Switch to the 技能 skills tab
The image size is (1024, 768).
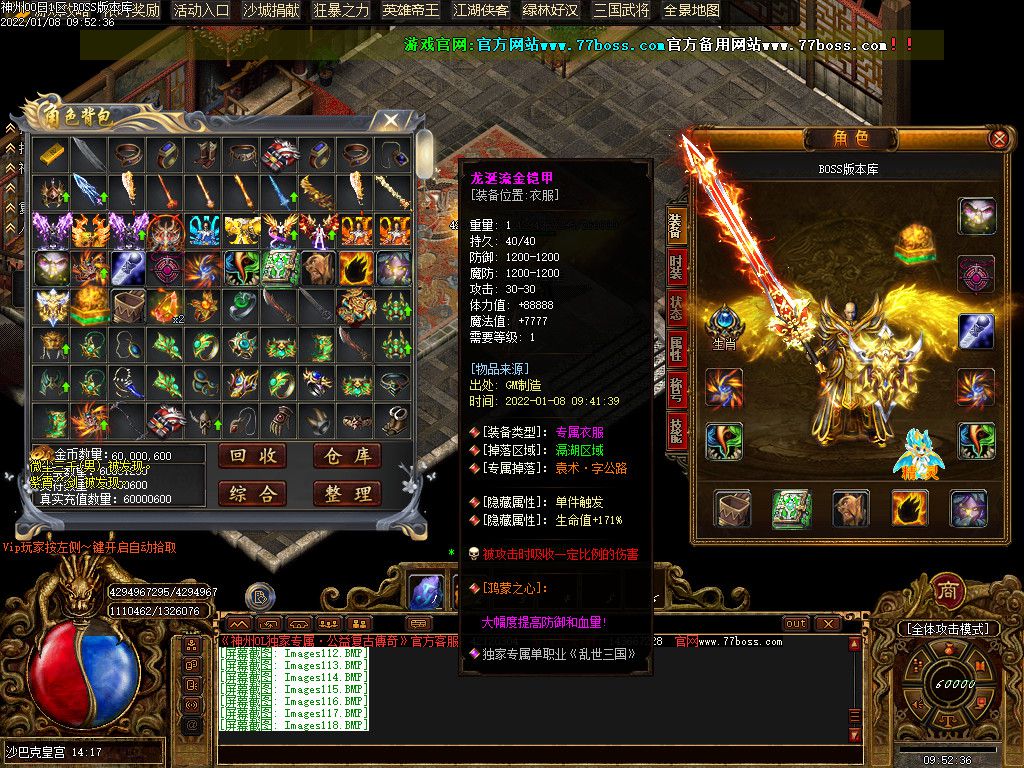677,428
